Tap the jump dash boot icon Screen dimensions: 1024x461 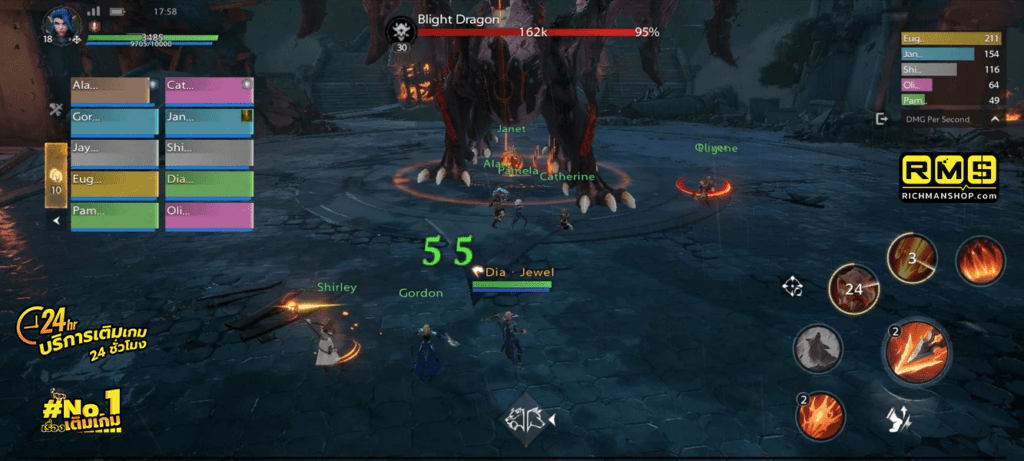(898, 420)
